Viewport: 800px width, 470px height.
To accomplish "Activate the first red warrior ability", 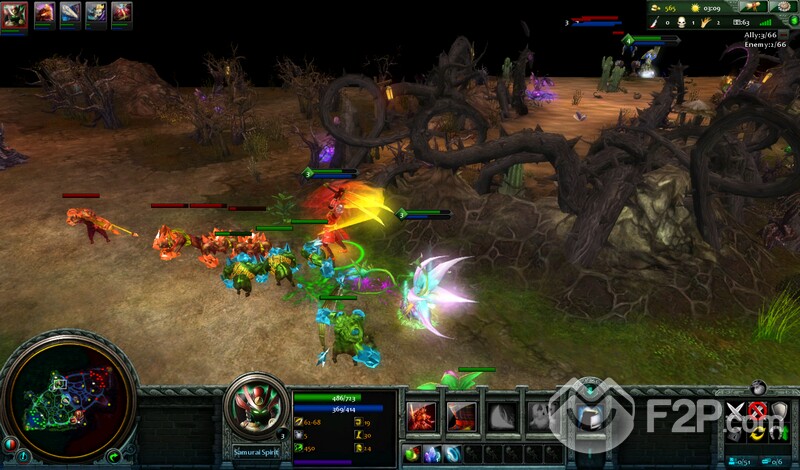I will coord(421,415).
